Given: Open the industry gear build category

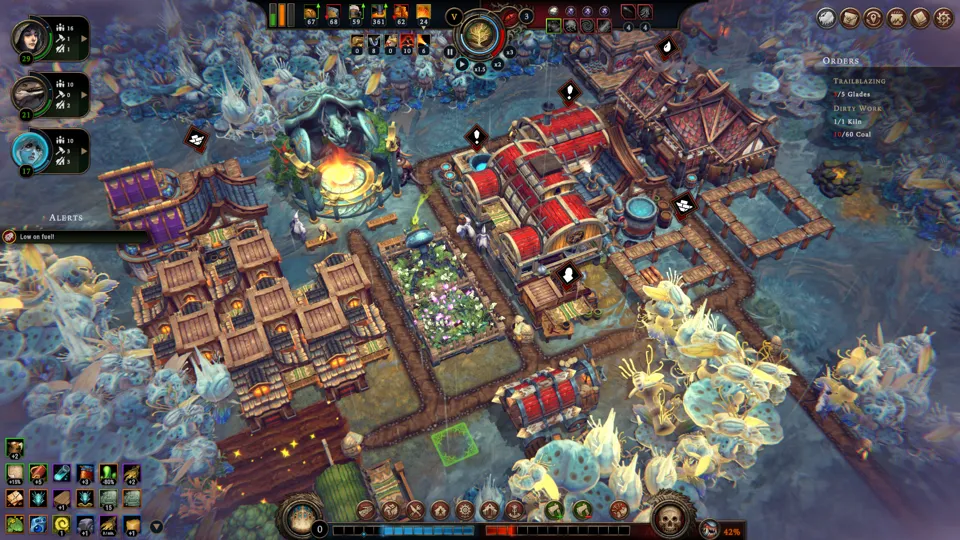Looking at the screenshot, I should tap(465, 510).
